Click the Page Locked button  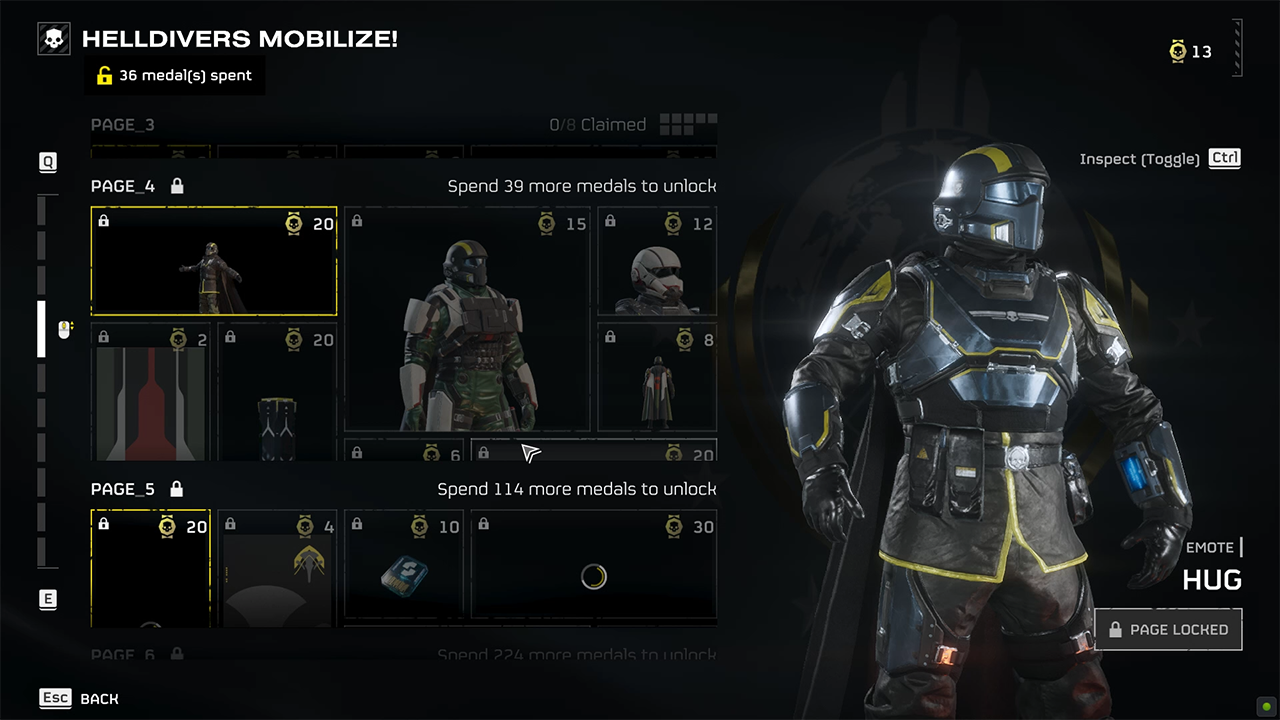tap(1168, 630)
